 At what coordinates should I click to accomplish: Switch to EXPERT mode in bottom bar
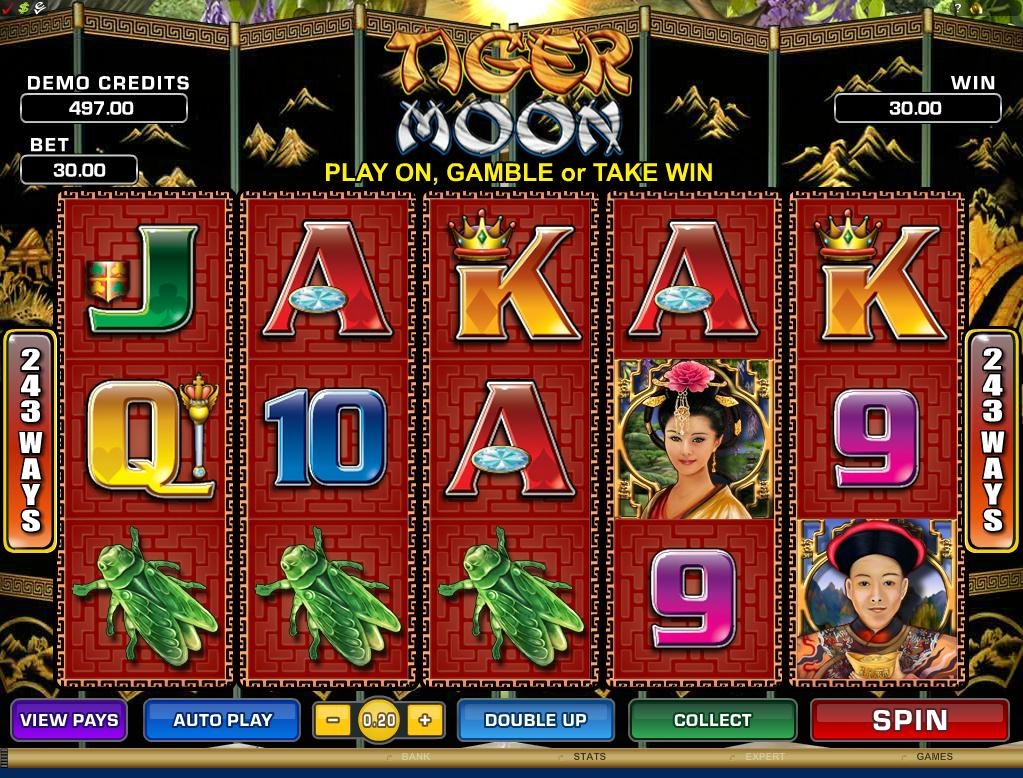click(764, 757)
